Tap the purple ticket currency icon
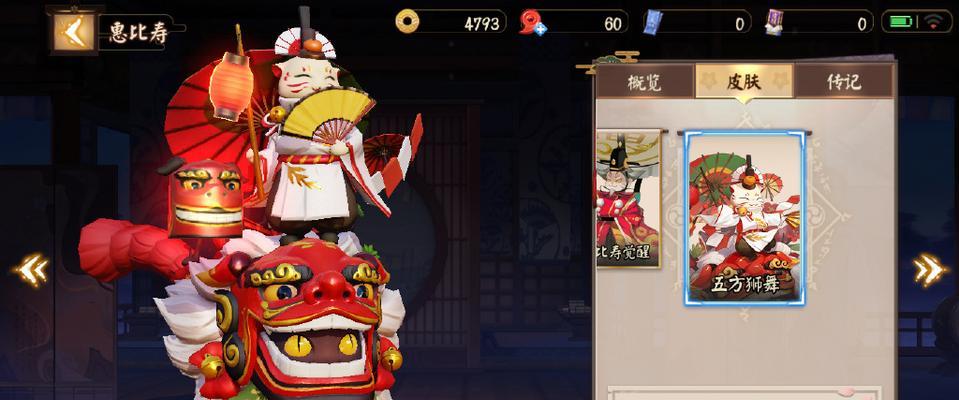Image resolution: width=959 pixels, height=400 pixels. click(775, 22)
